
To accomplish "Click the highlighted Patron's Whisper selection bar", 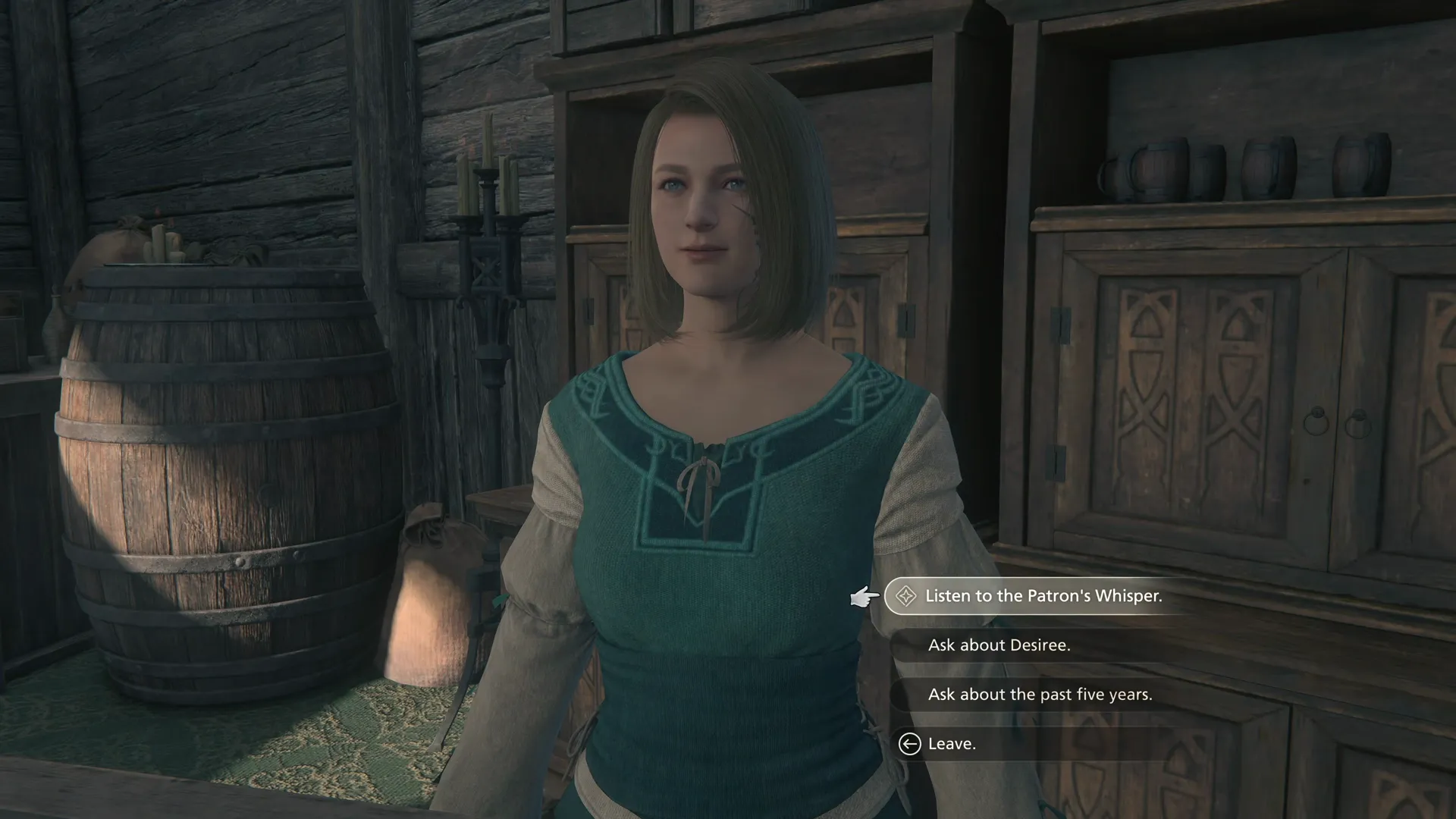I will coord(1062,596).
